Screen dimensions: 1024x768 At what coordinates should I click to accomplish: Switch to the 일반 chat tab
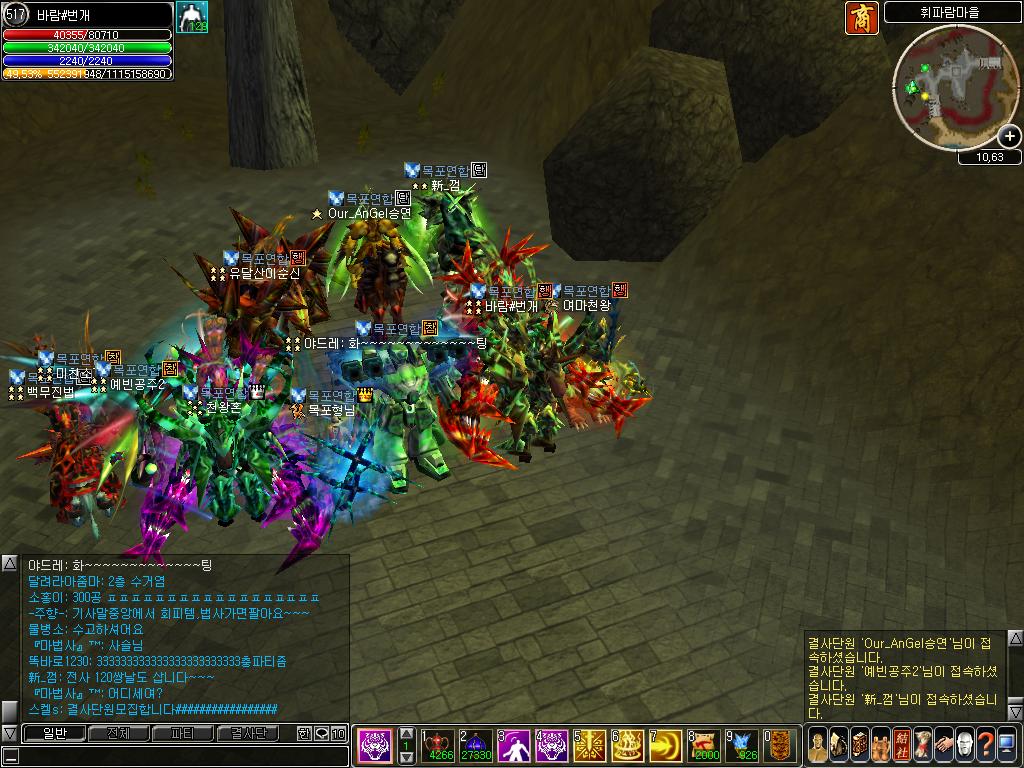54,733
